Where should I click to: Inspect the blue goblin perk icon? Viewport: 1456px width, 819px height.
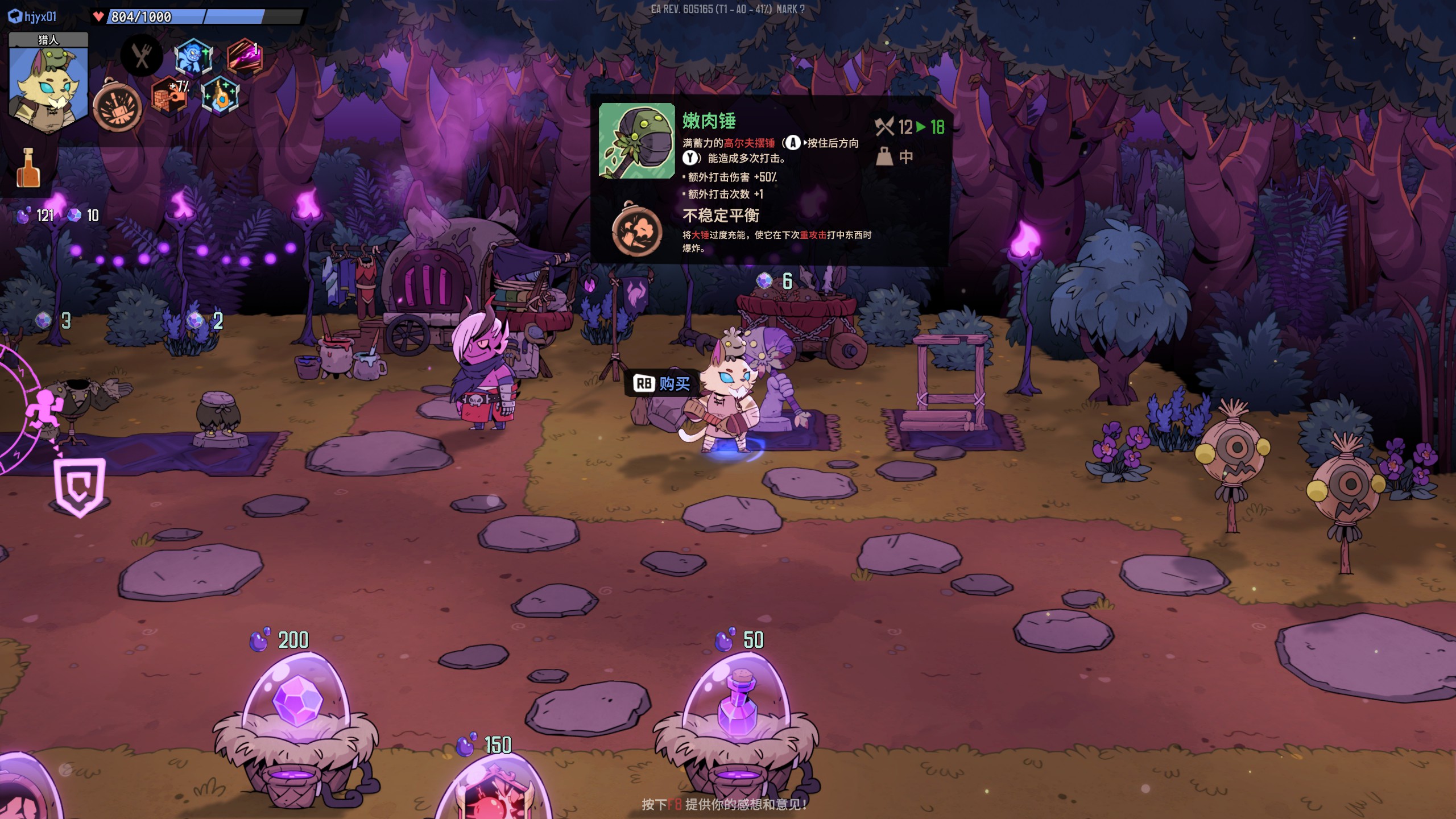193,57
